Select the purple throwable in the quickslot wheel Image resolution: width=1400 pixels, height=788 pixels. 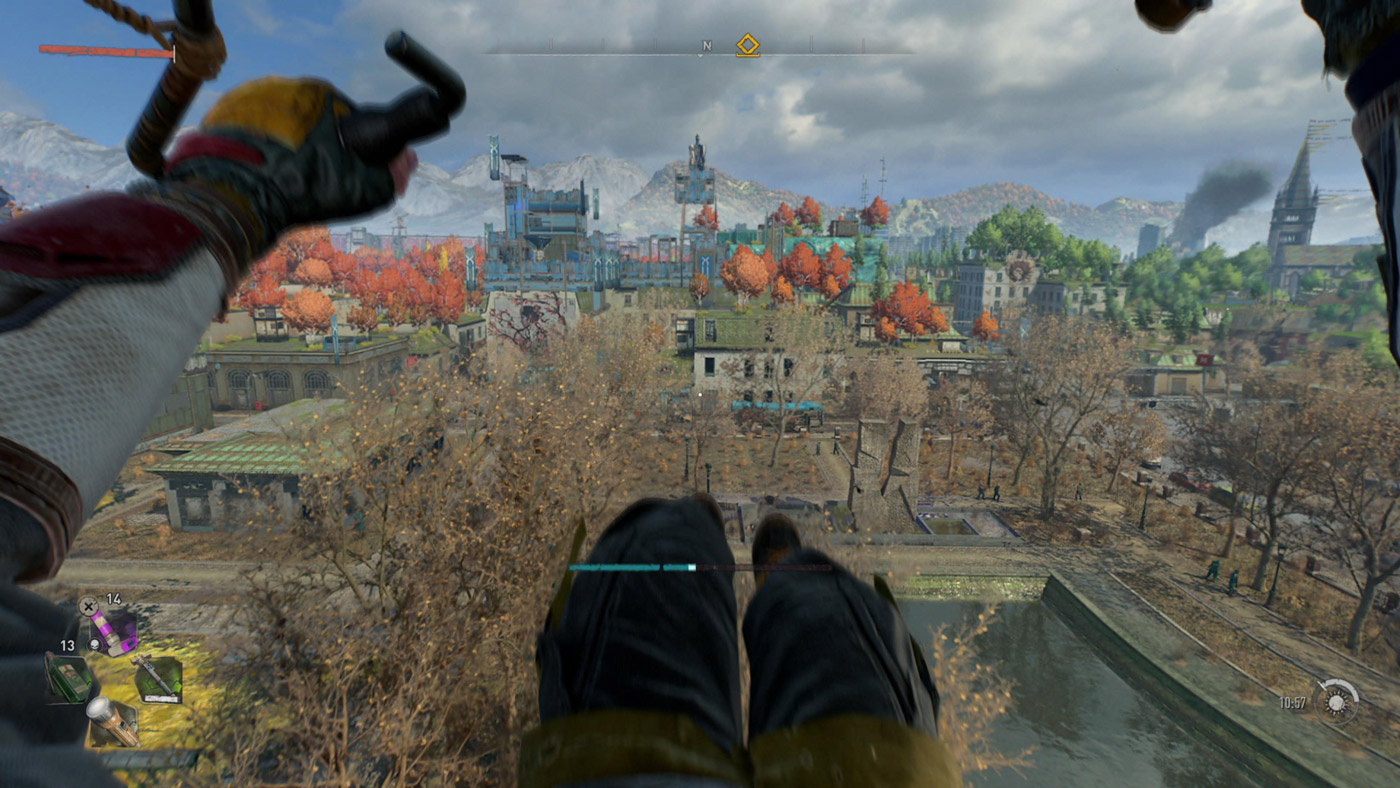(113, 633)
